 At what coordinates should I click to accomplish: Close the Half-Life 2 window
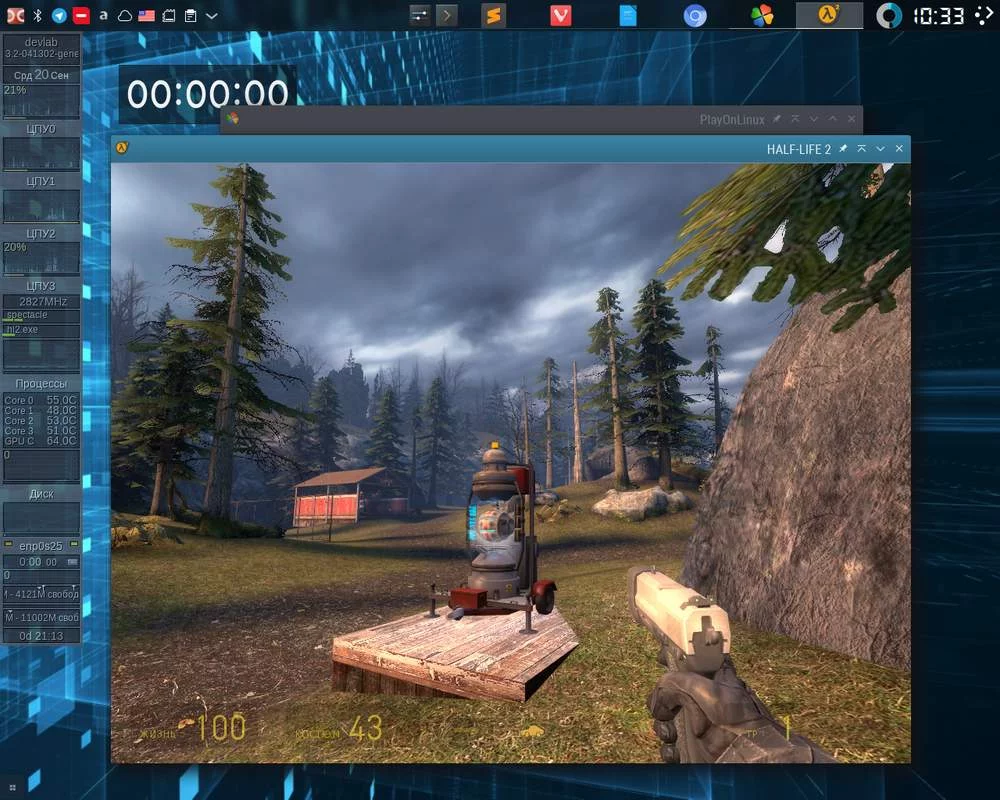click(x=899, y=149)
